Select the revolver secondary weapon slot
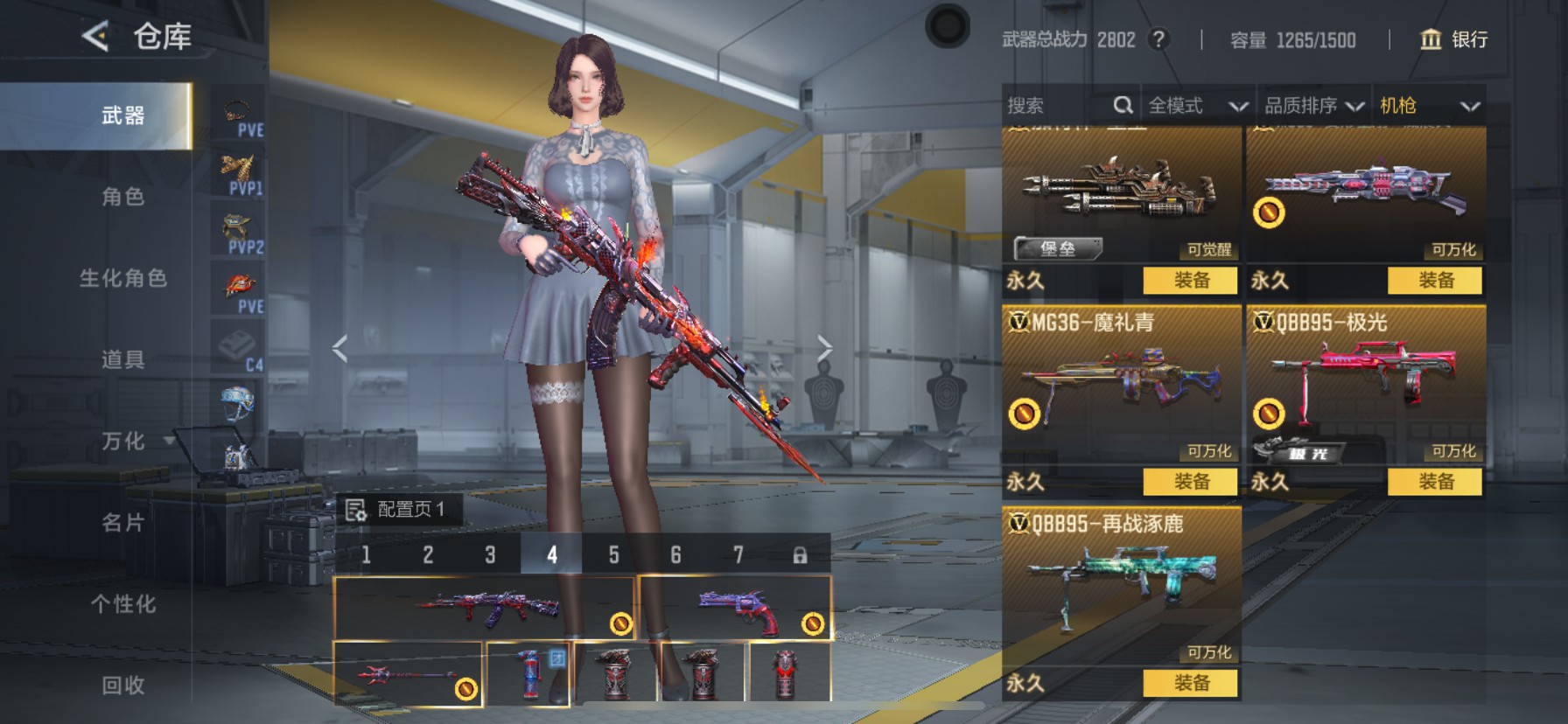The image size is (1568, 724). (x=735, y=608)
